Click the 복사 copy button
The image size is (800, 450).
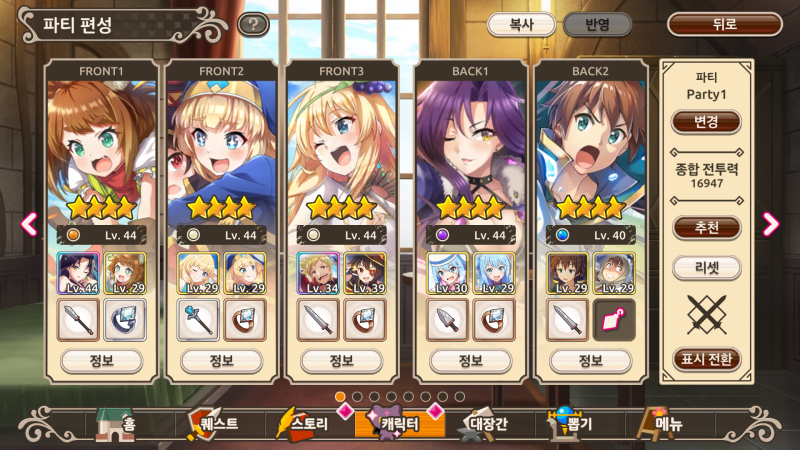520,25
